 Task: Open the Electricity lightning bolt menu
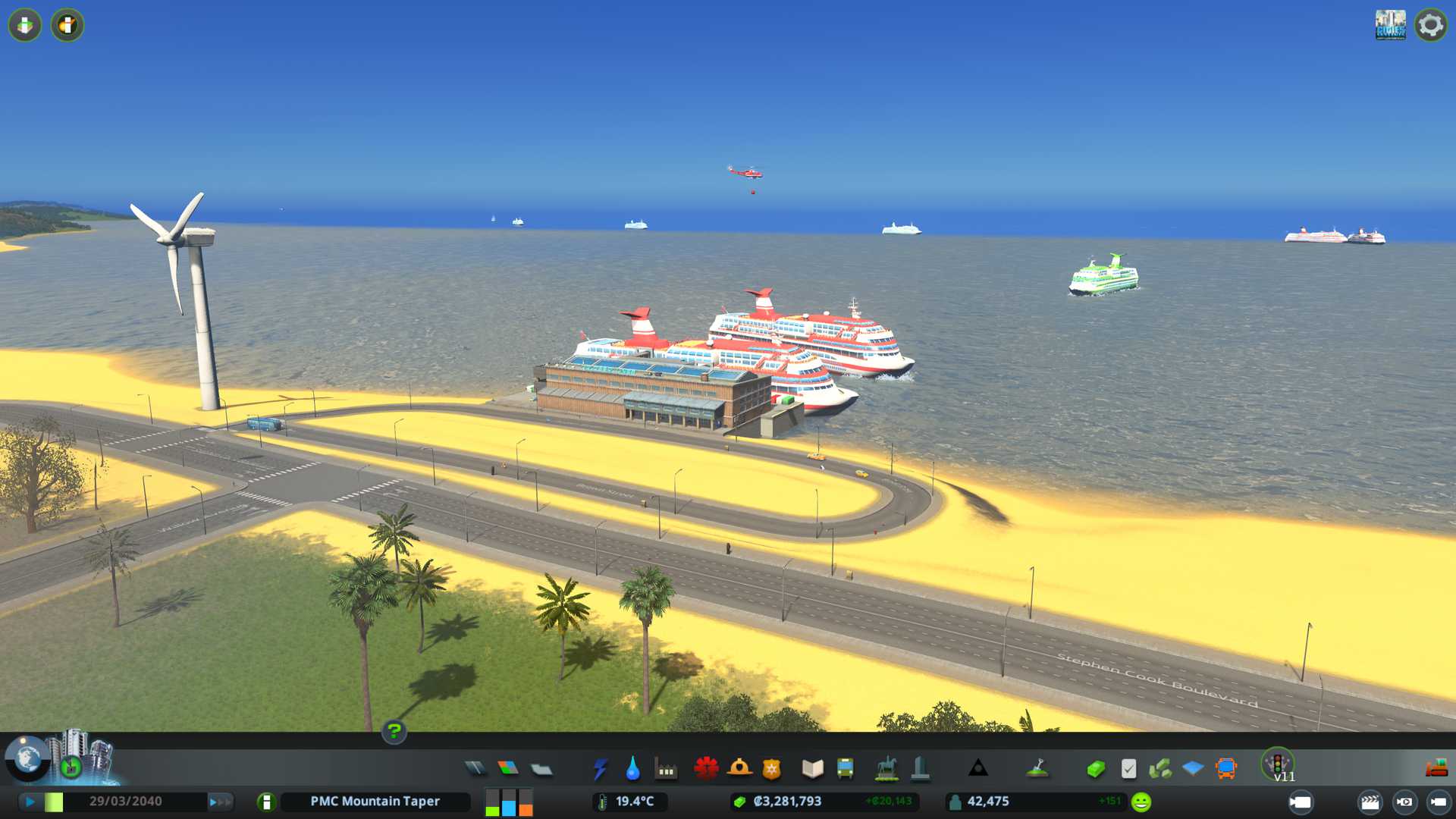pos(600,769)
